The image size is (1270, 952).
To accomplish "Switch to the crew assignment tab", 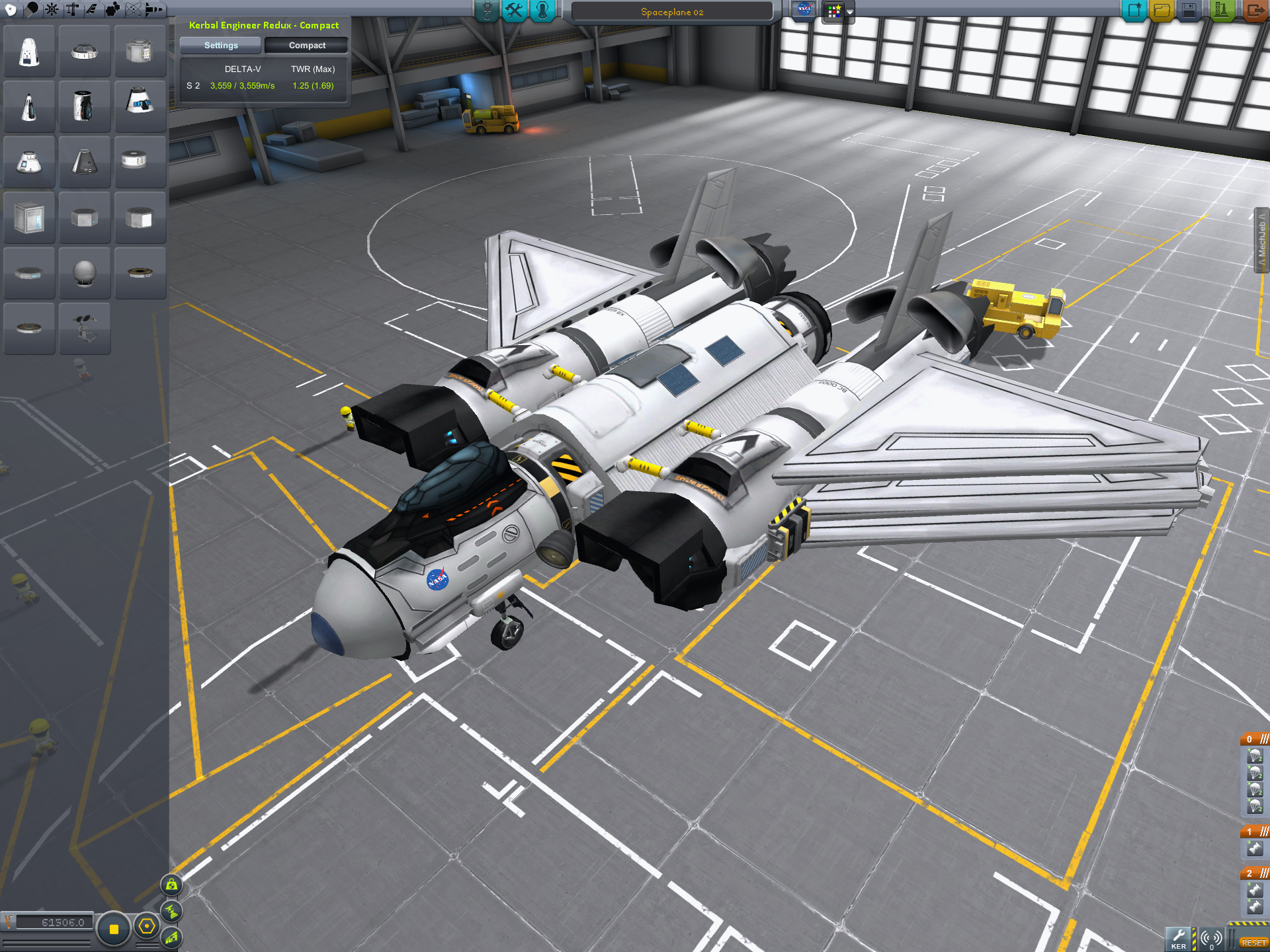I will tap(542, 11).
